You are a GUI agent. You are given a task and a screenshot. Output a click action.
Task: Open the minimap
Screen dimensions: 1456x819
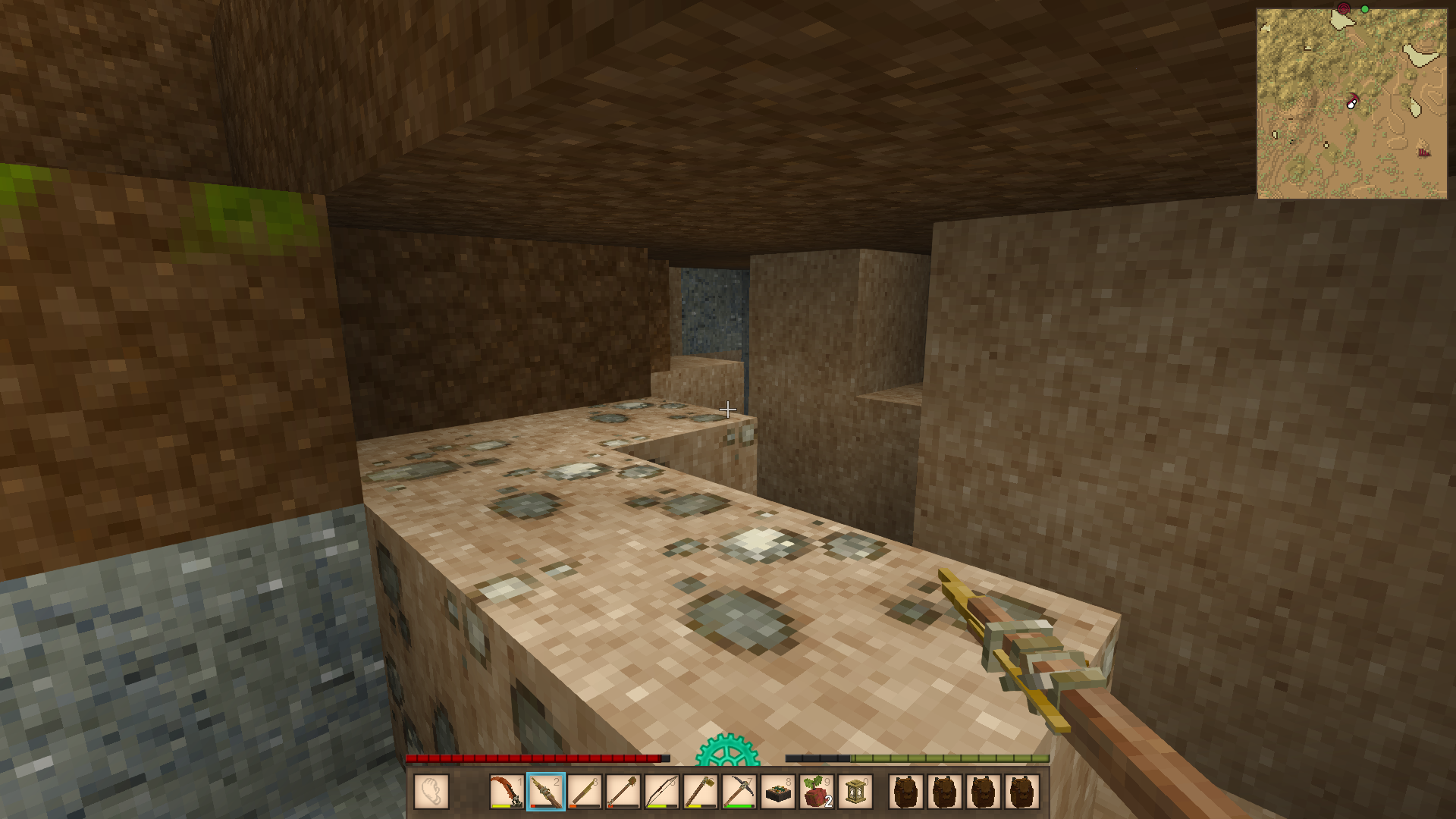point(1351,104)
